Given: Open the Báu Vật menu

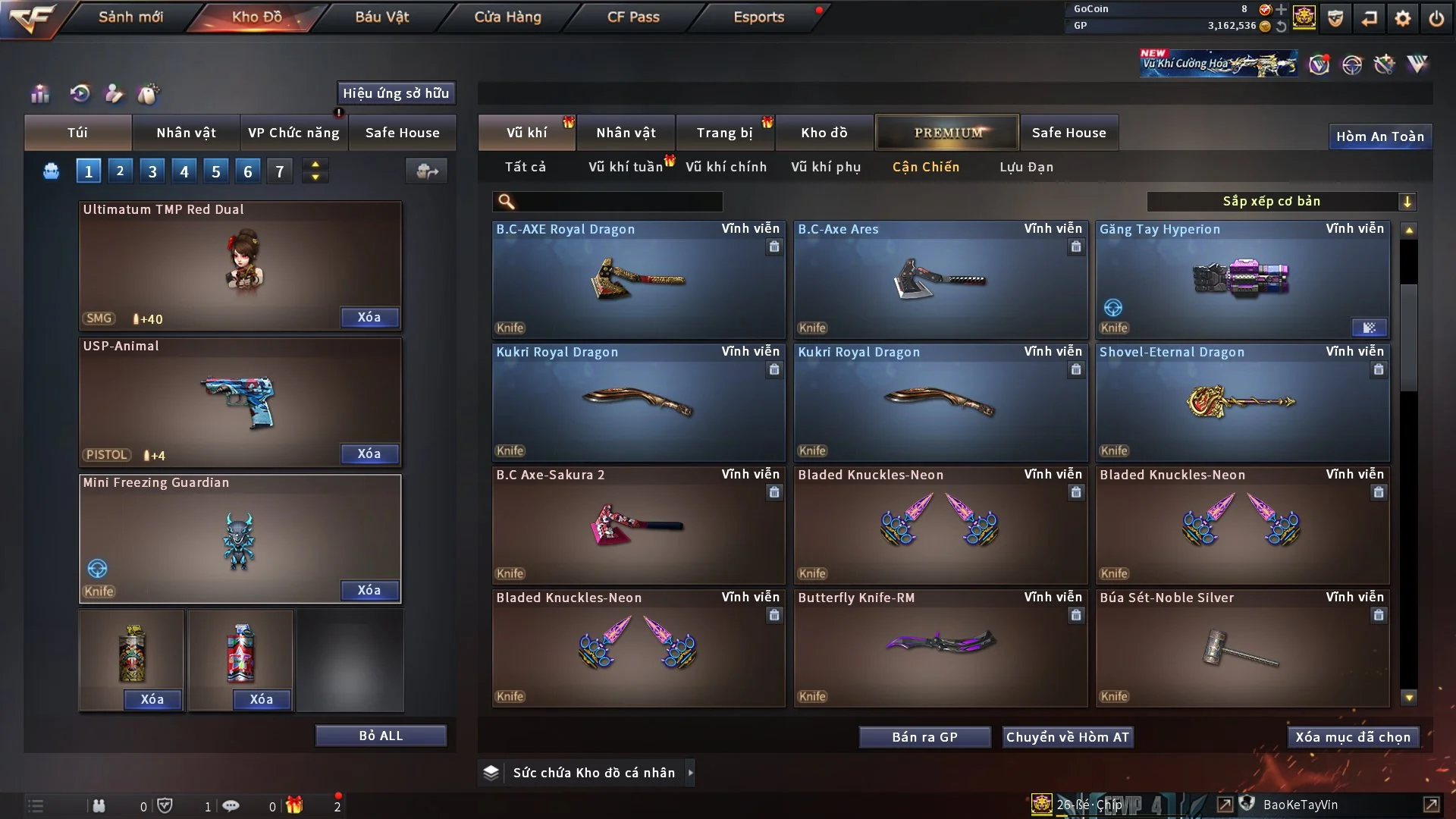Looking at the screenshot, I should [x=381, y=17].
